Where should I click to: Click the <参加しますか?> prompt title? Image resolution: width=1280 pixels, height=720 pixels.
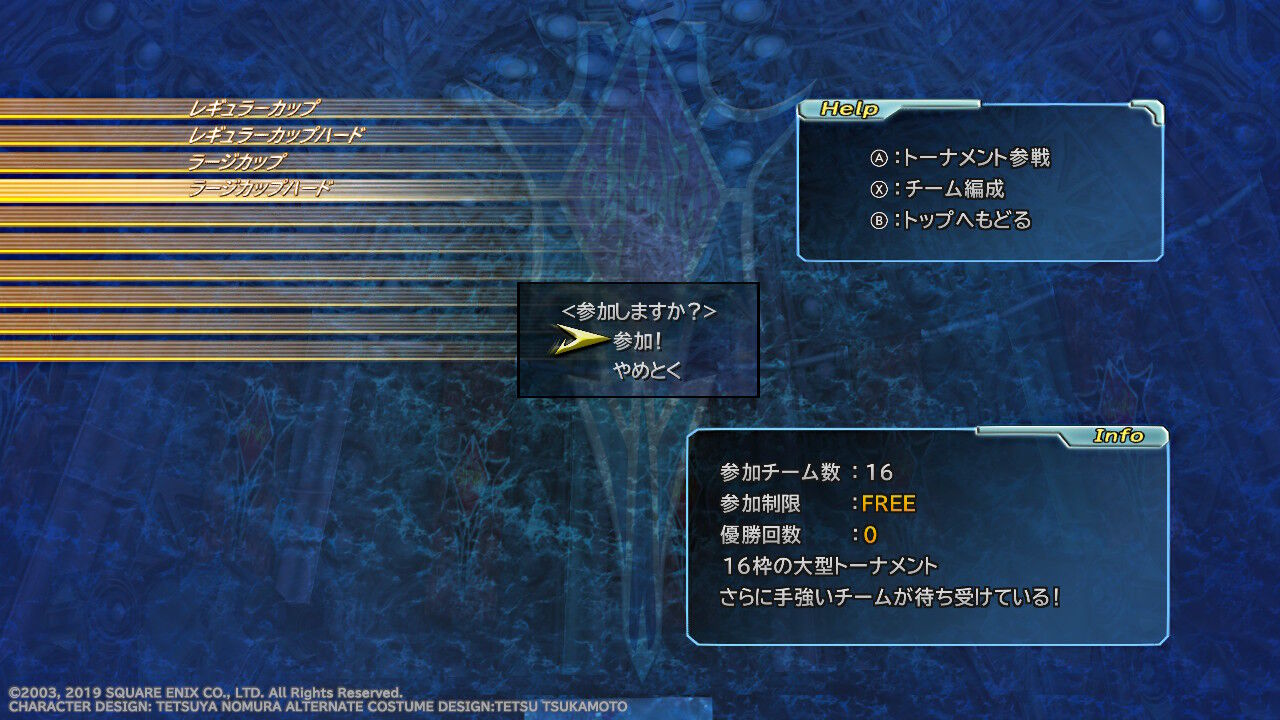coord(641,310)
